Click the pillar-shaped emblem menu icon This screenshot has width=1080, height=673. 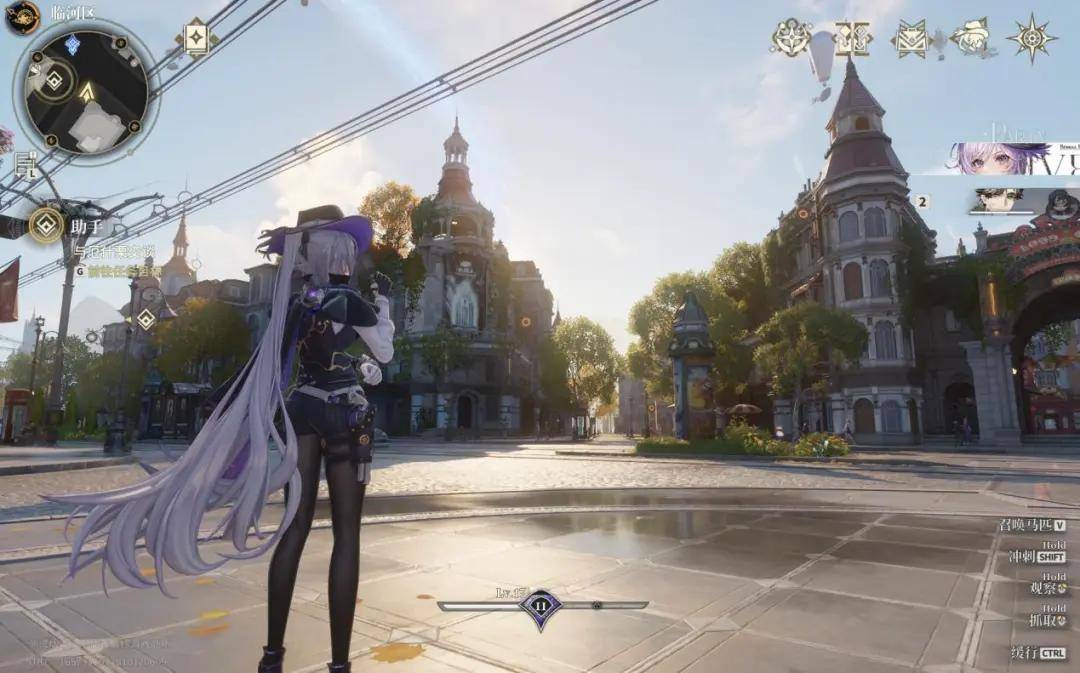pos(853,38)
